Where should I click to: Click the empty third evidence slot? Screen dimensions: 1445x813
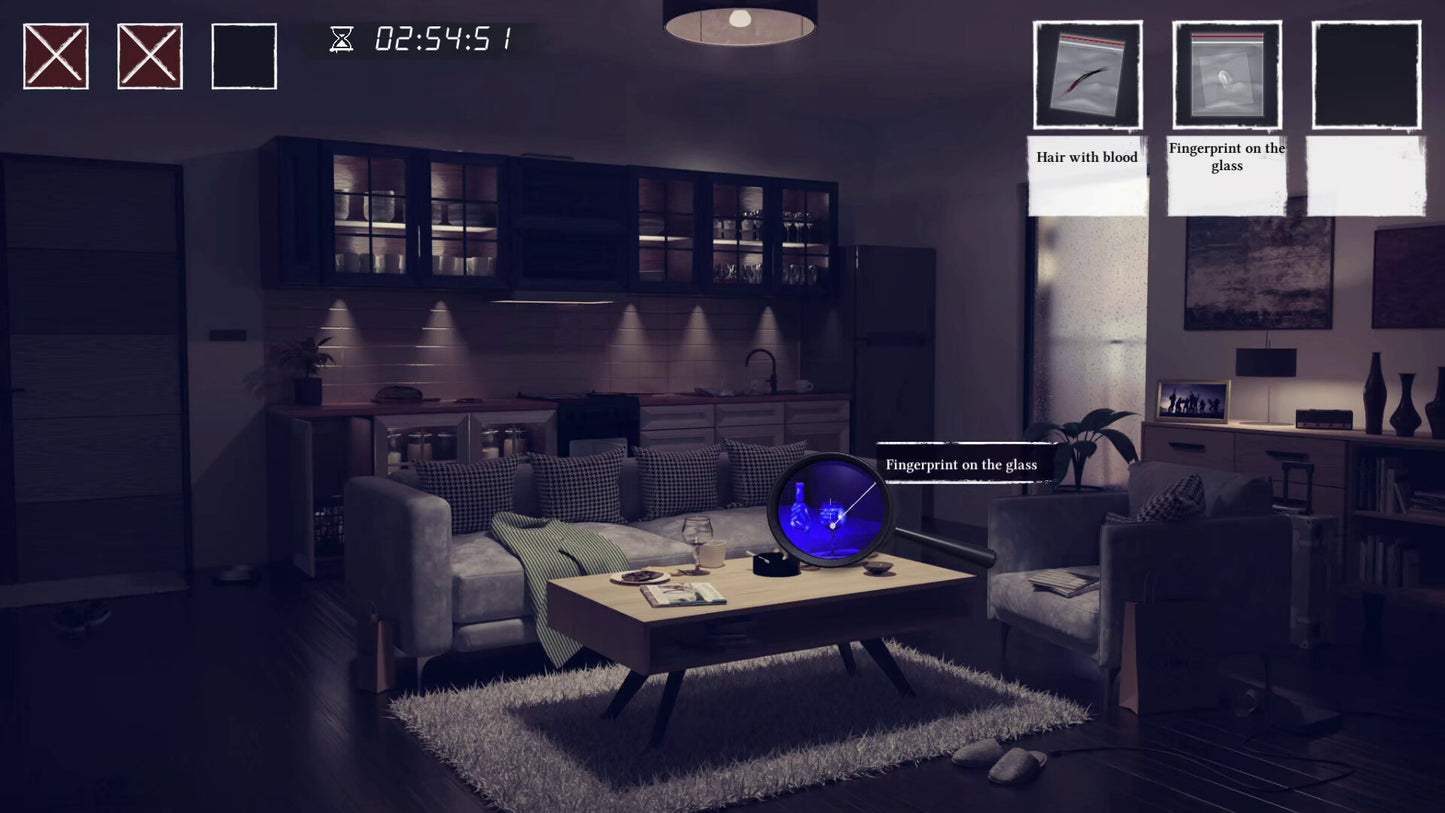pos(1365,76)
